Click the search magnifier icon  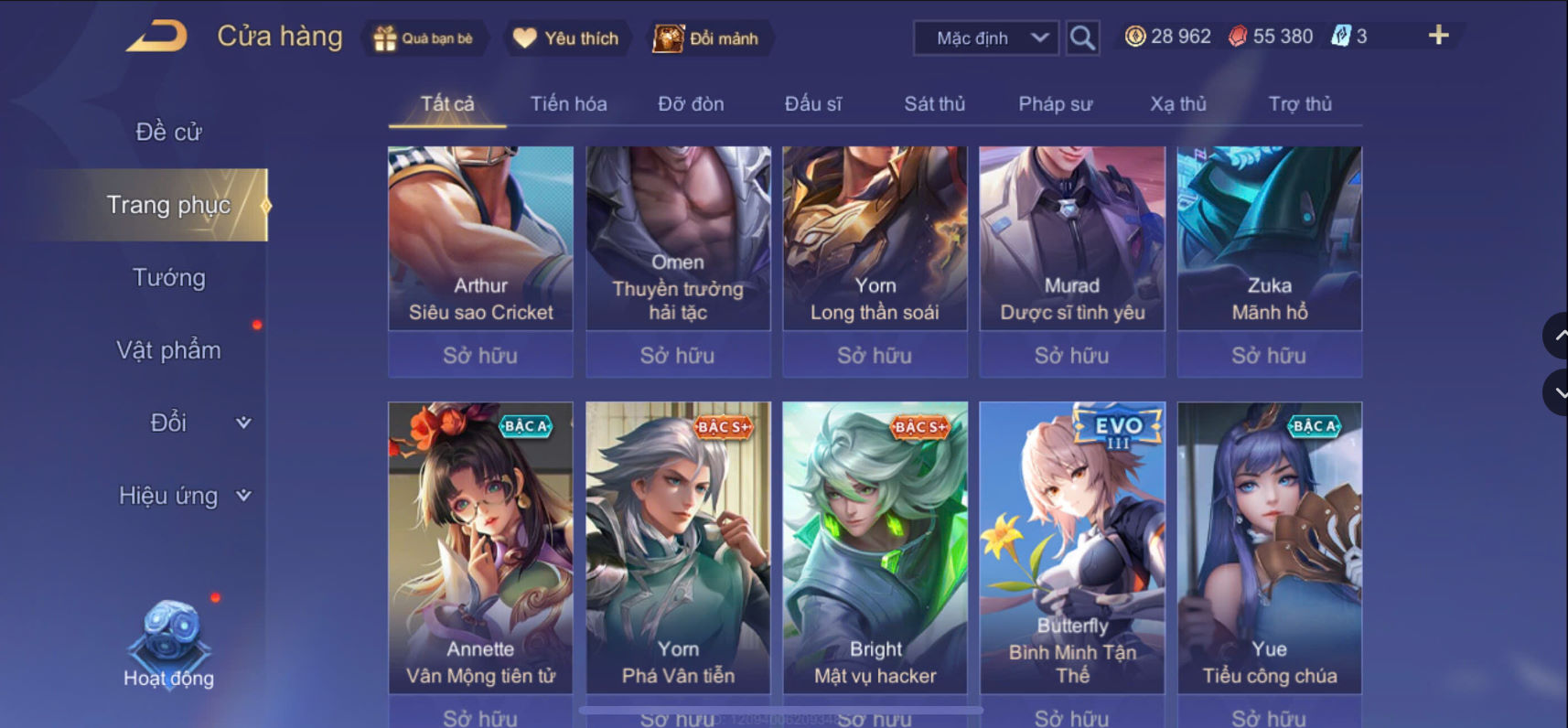tap(1082, 38)
